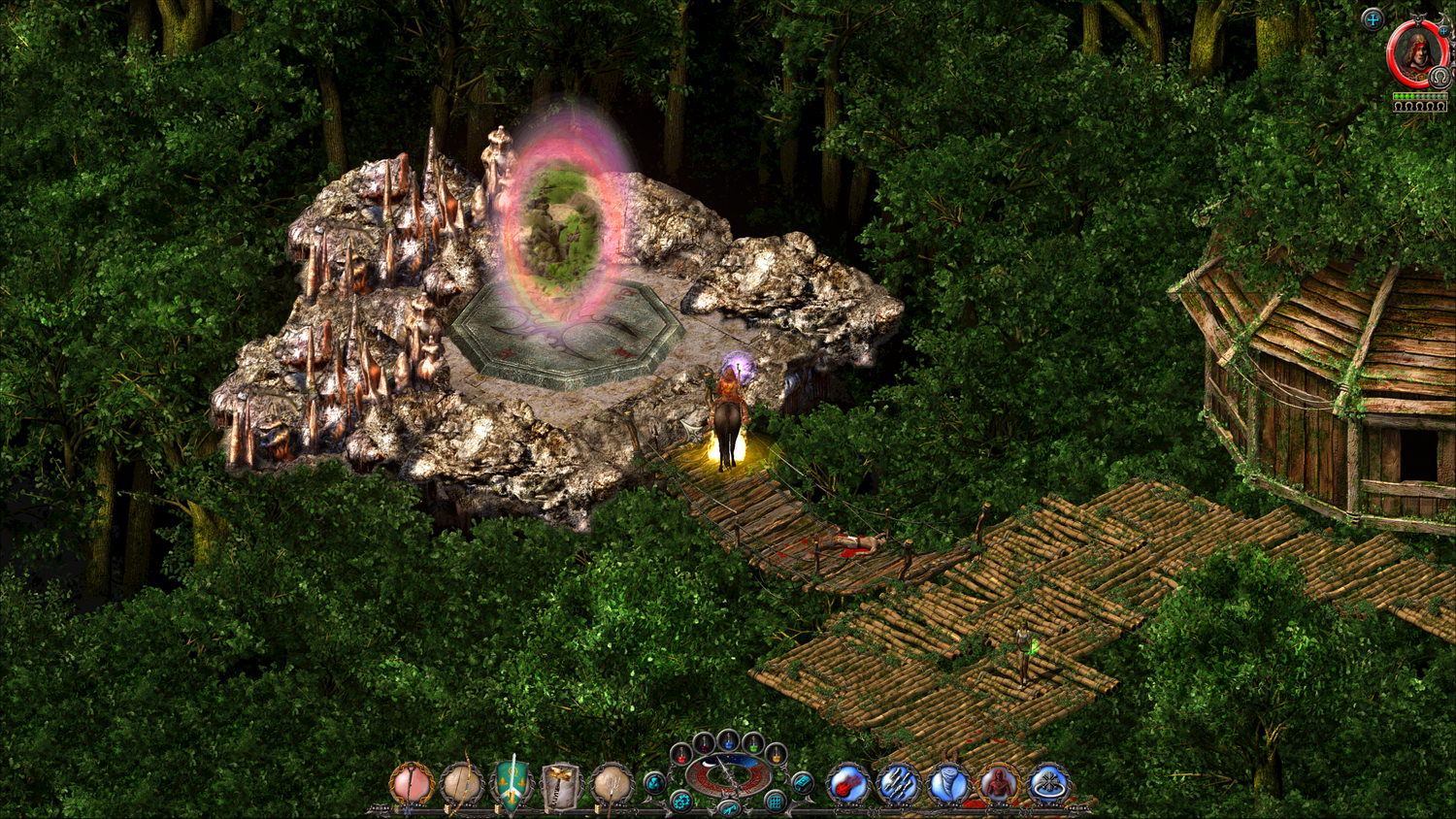Image resolution: width=1456 pixels, height=819 pixels.
Task: Choose the sword and green shield slot
Action: click(x=512, y=783)
